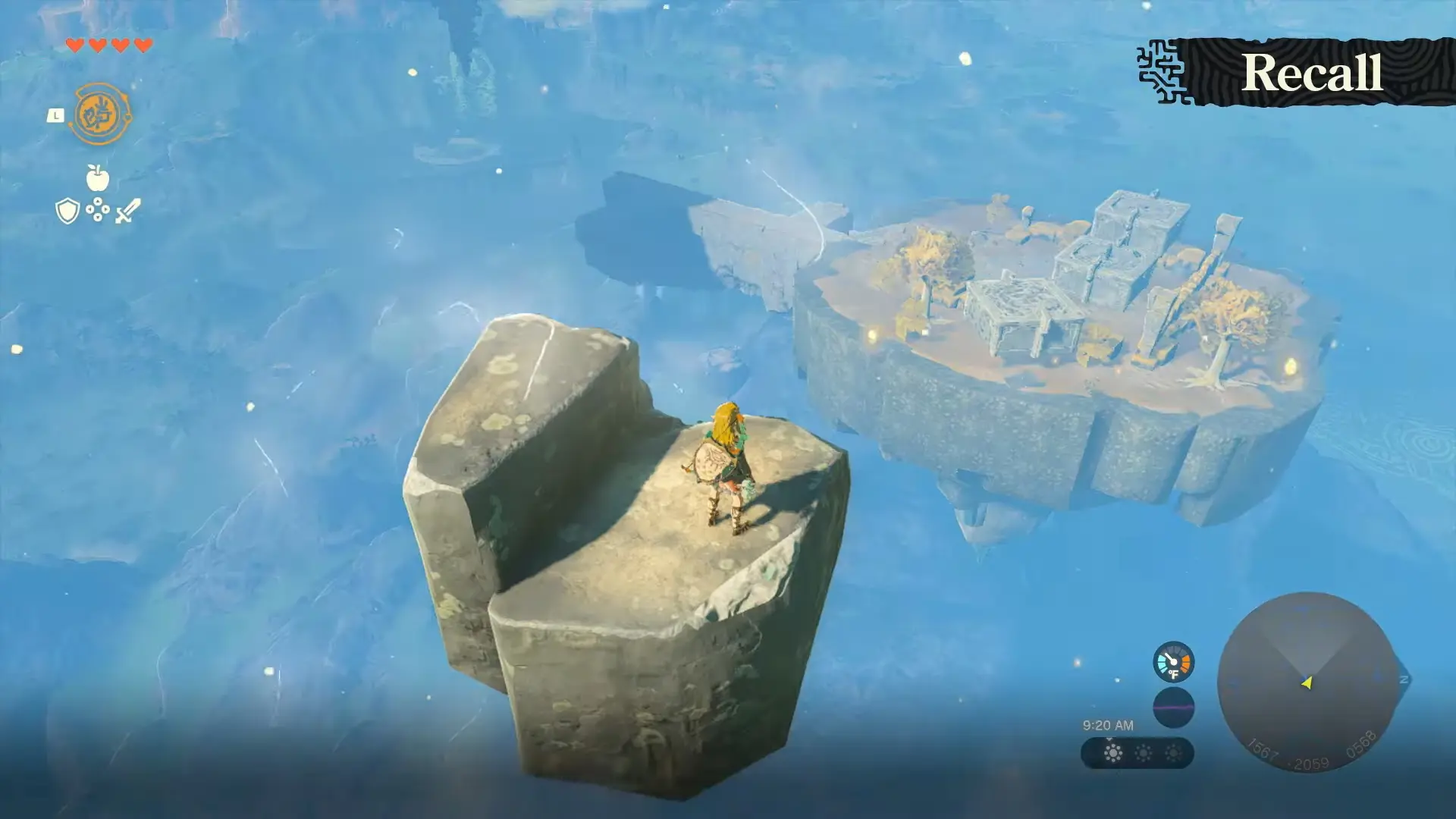Expand the weather forecast strip

1136,754
